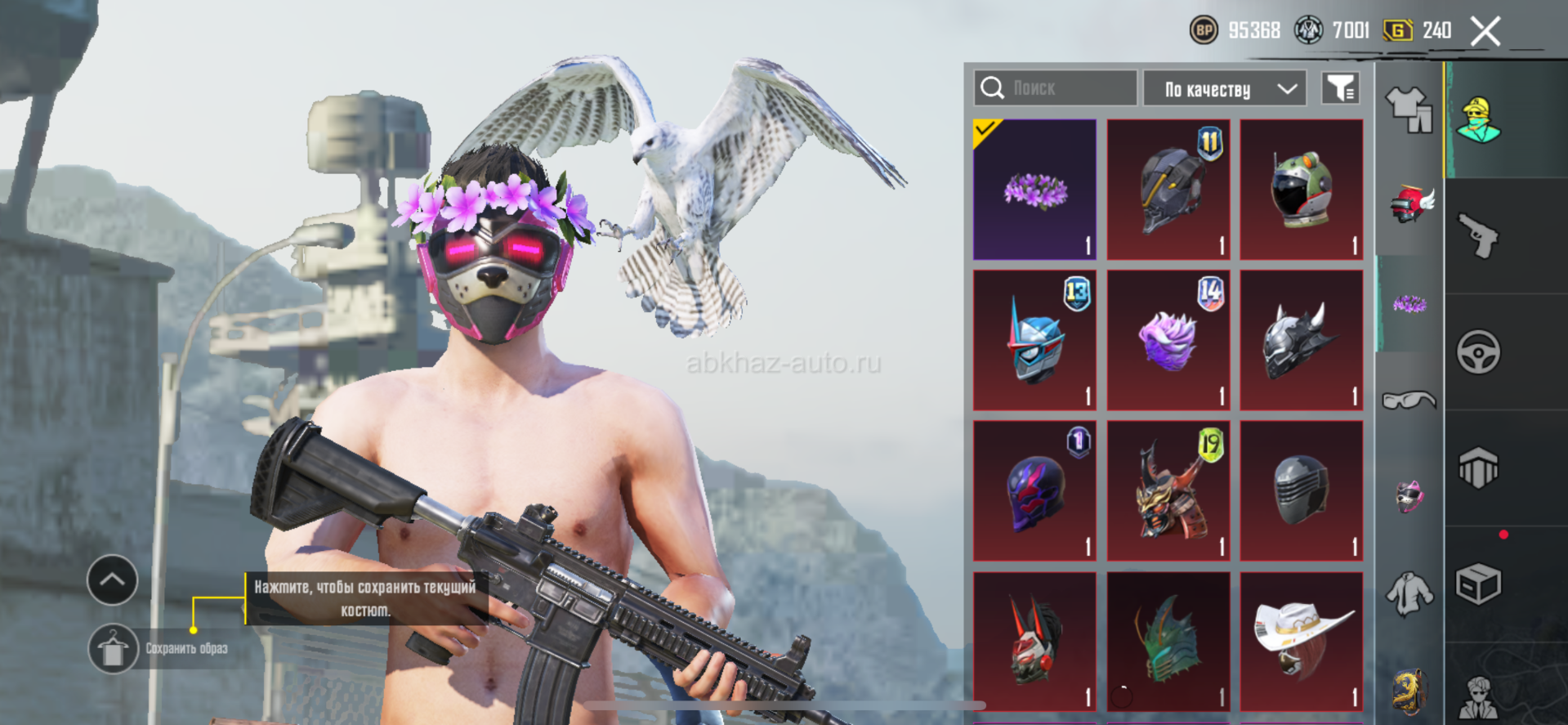Select the shirt and pants outfit category
This screenshot has width=1568, height=725.
[x=1409, y=109]
